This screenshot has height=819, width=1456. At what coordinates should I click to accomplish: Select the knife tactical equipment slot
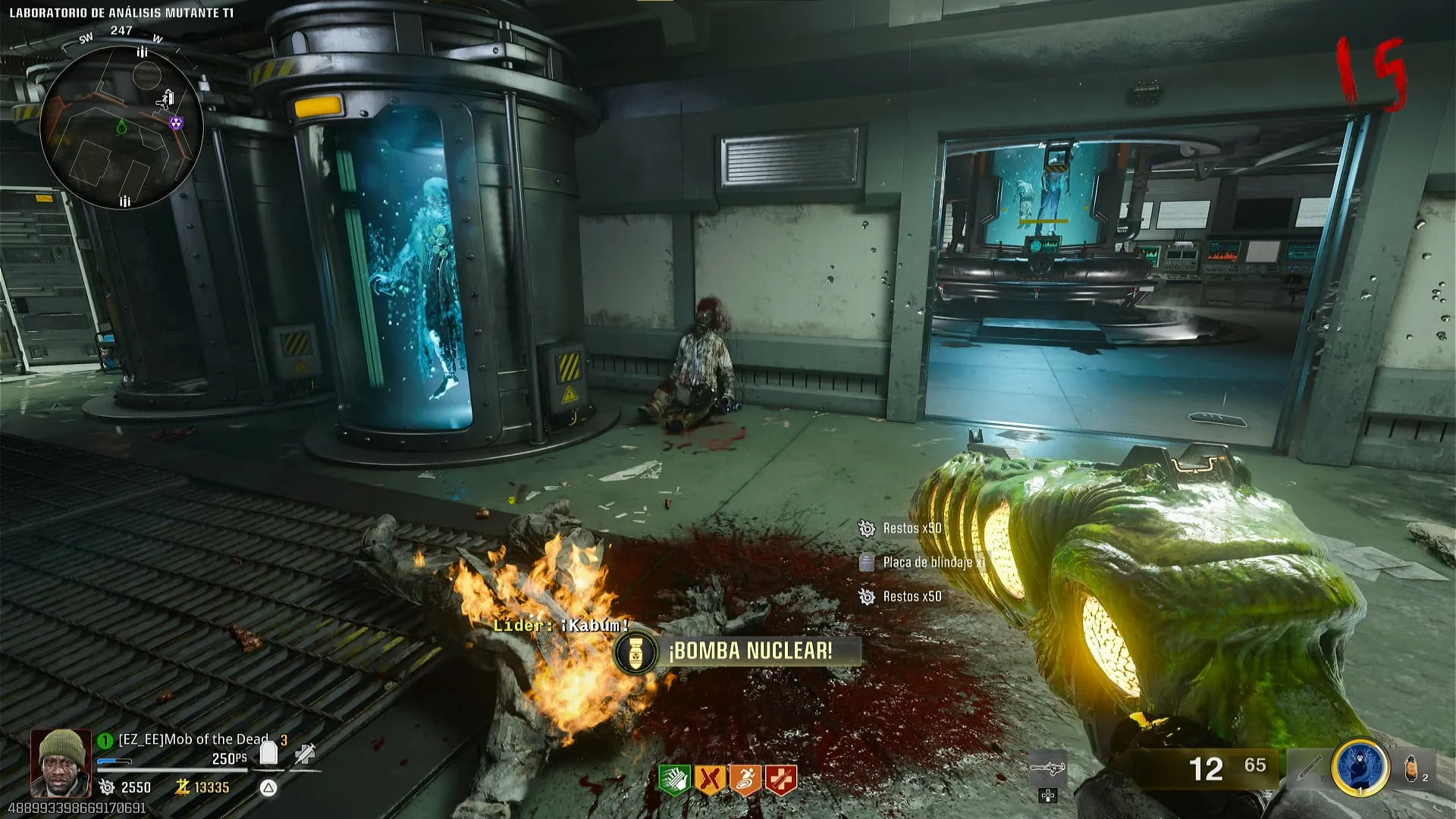coord(1309,767)
